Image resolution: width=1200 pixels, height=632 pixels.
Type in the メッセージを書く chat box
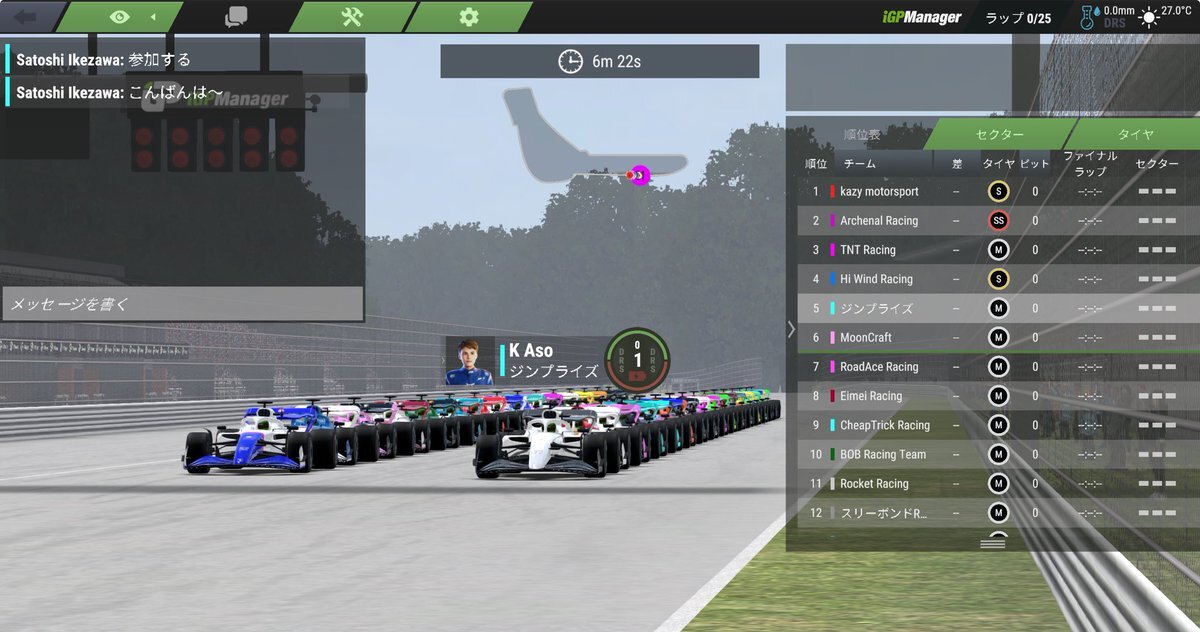(182, 304)
